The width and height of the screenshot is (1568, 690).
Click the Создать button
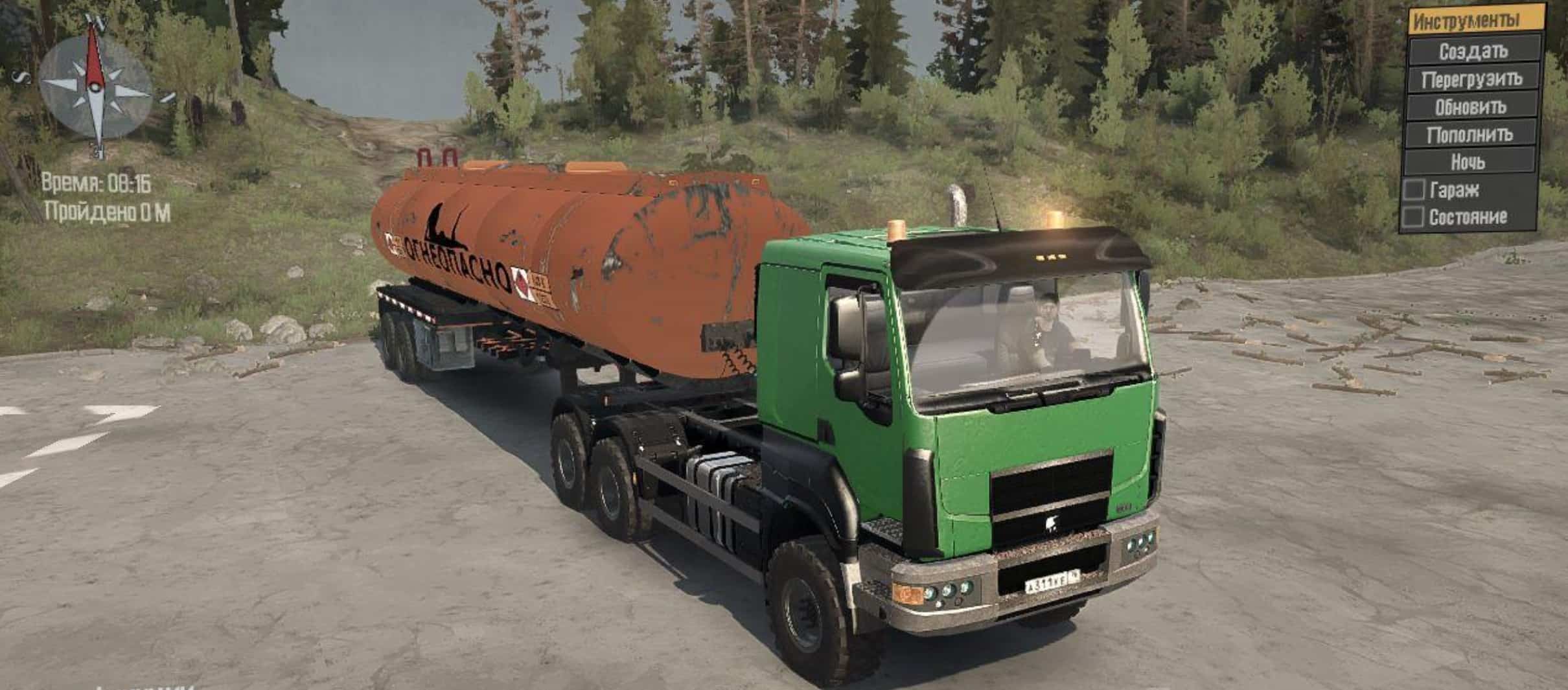point(1473,51)
